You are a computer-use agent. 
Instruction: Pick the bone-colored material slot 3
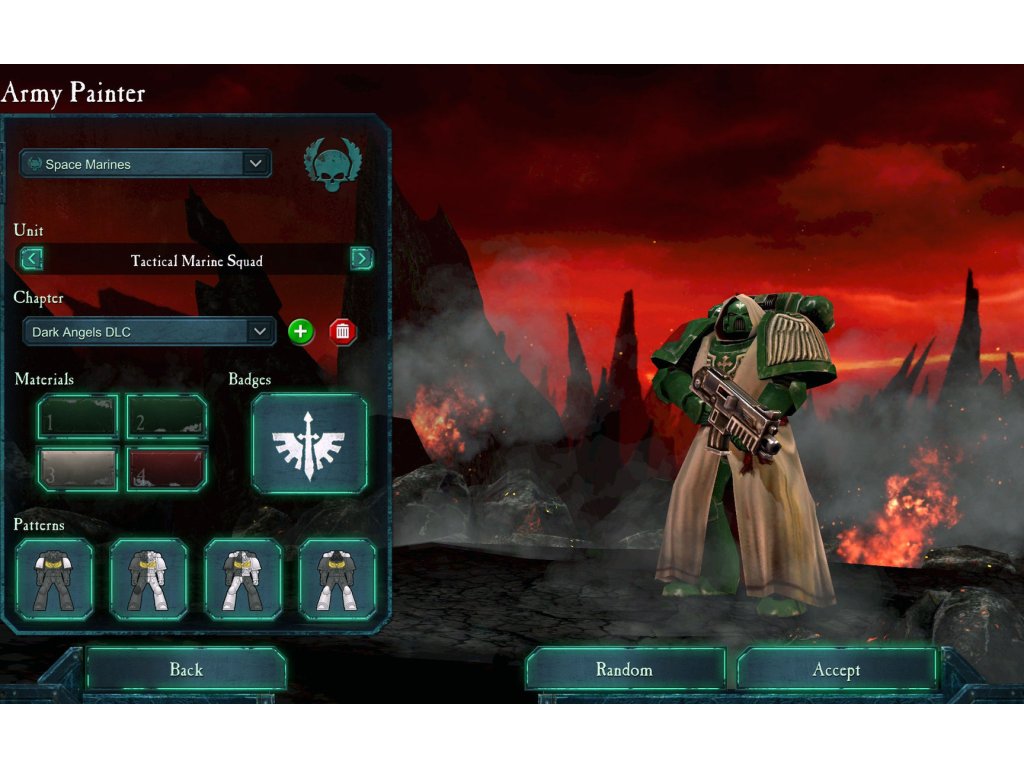click(78, 469)
